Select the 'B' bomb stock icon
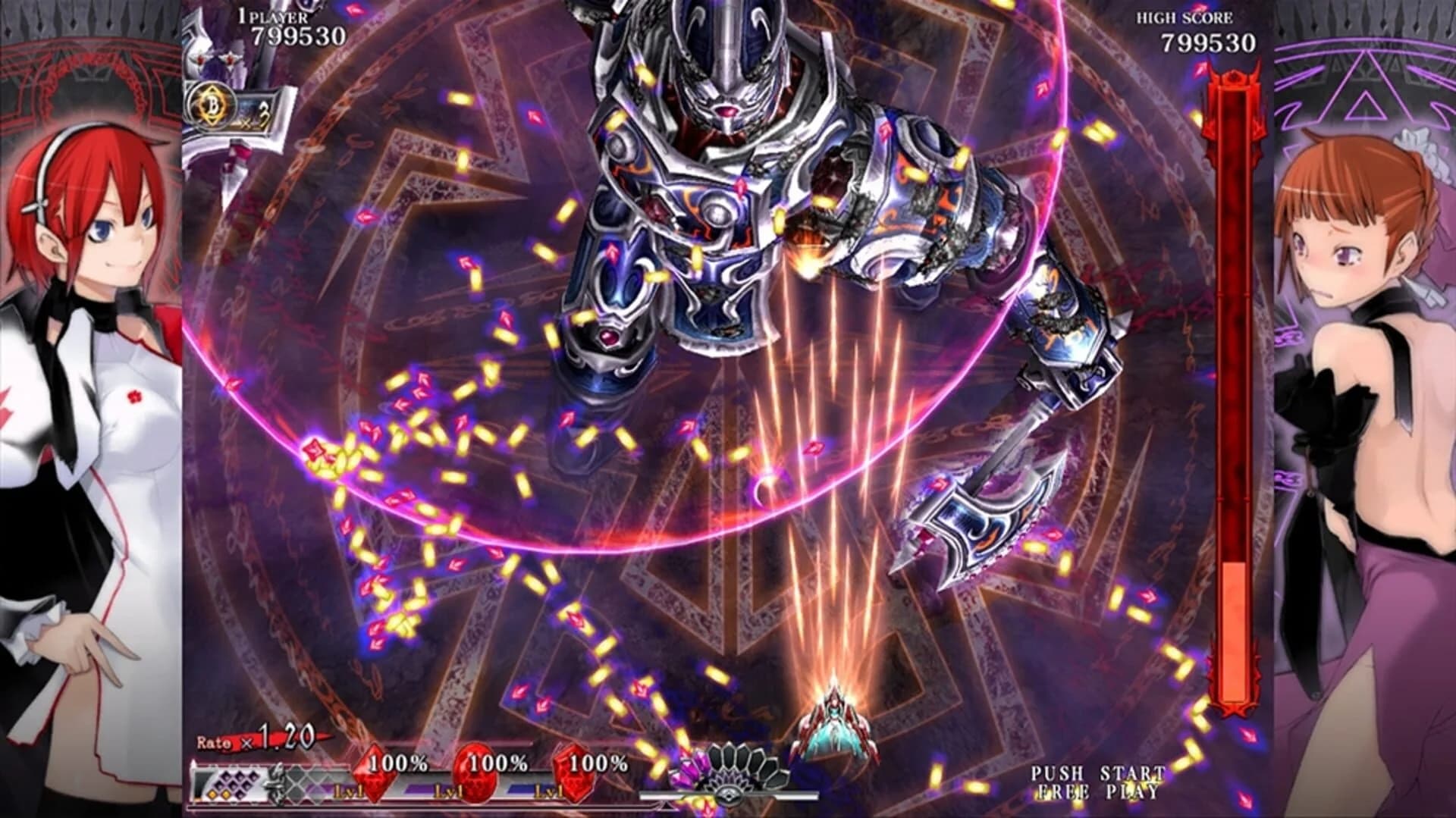 tap(215, 103)
